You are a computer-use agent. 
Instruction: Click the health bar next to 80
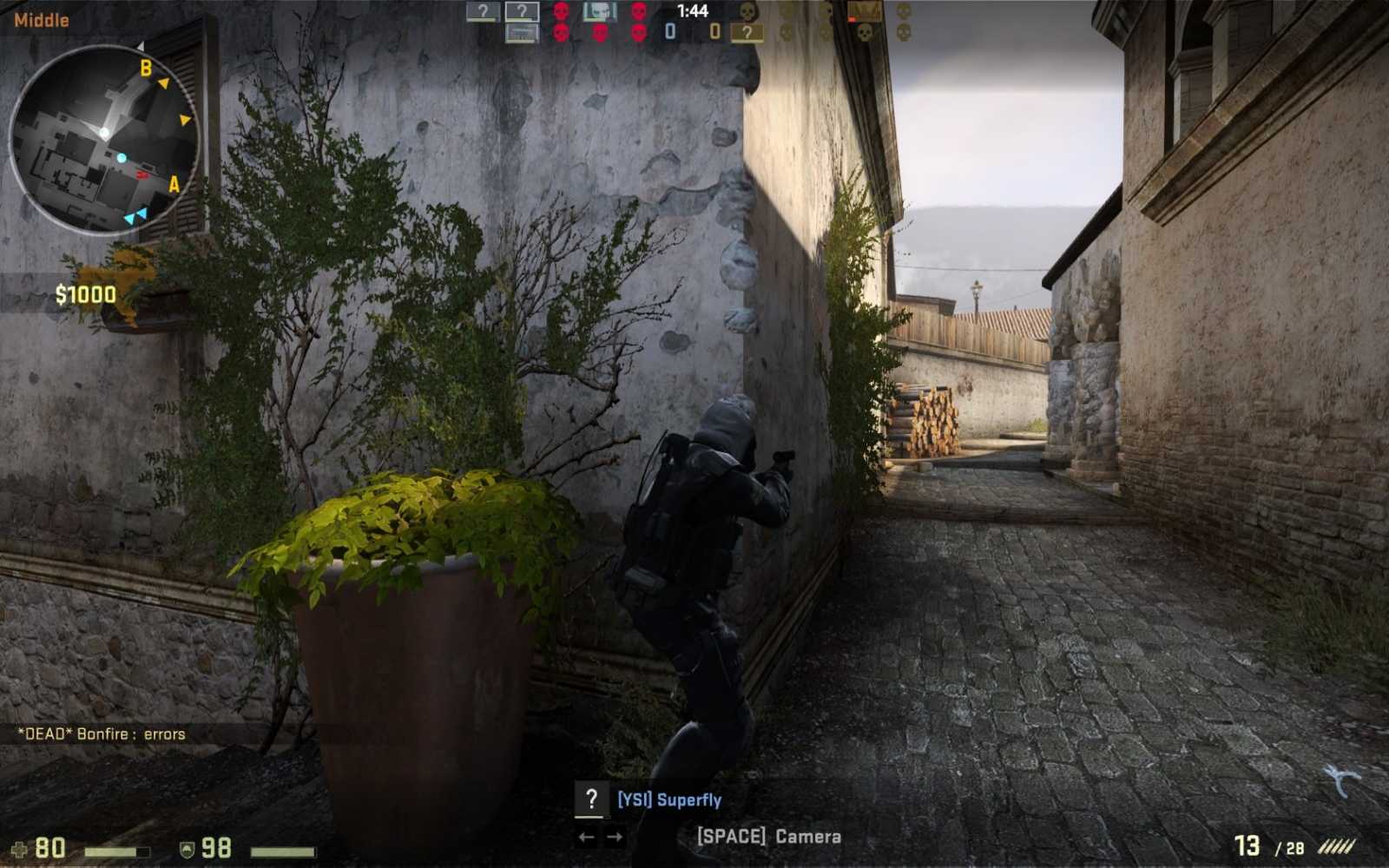point(117,850)
